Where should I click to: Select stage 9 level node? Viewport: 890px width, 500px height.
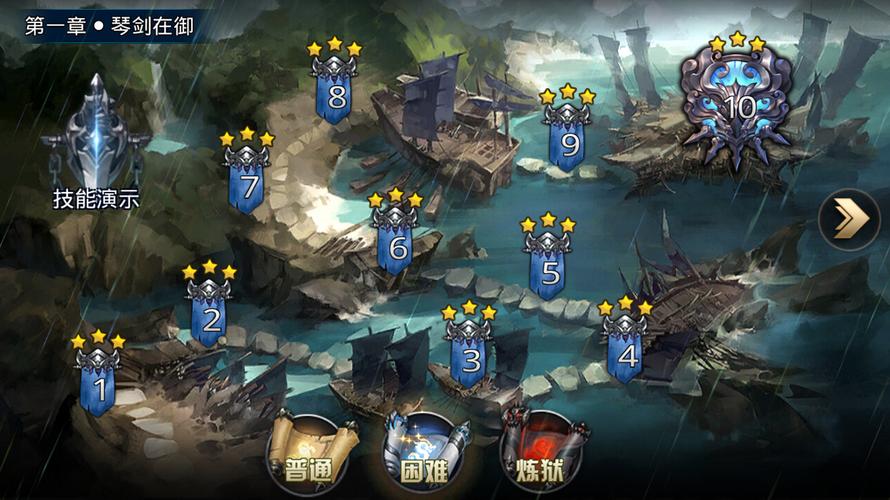[569, 140]
